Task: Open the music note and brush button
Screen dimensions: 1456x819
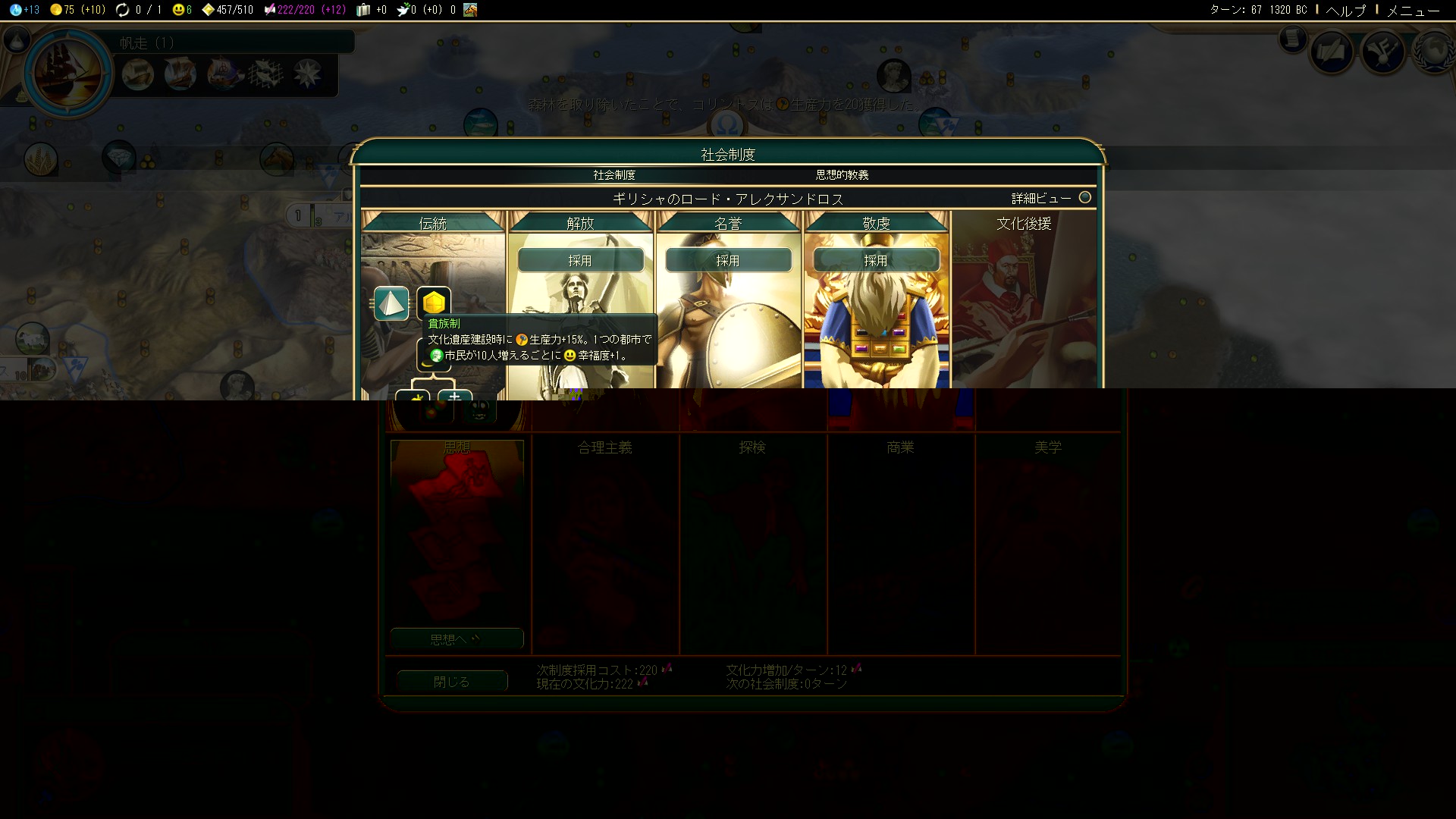Action: pyautogui.click(x=1383, y=52)
